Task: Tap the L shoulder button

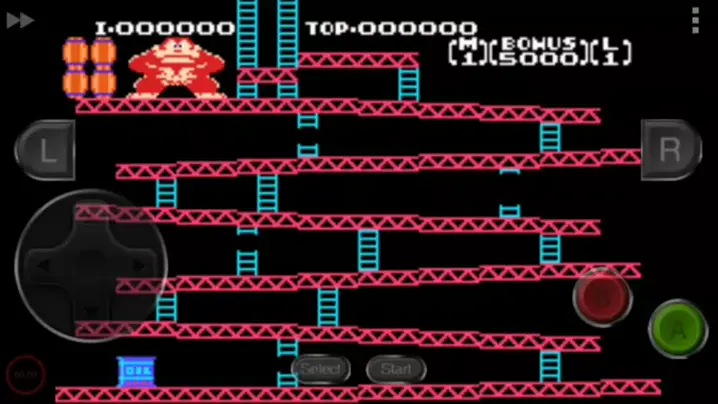Action: coord(45,150)
